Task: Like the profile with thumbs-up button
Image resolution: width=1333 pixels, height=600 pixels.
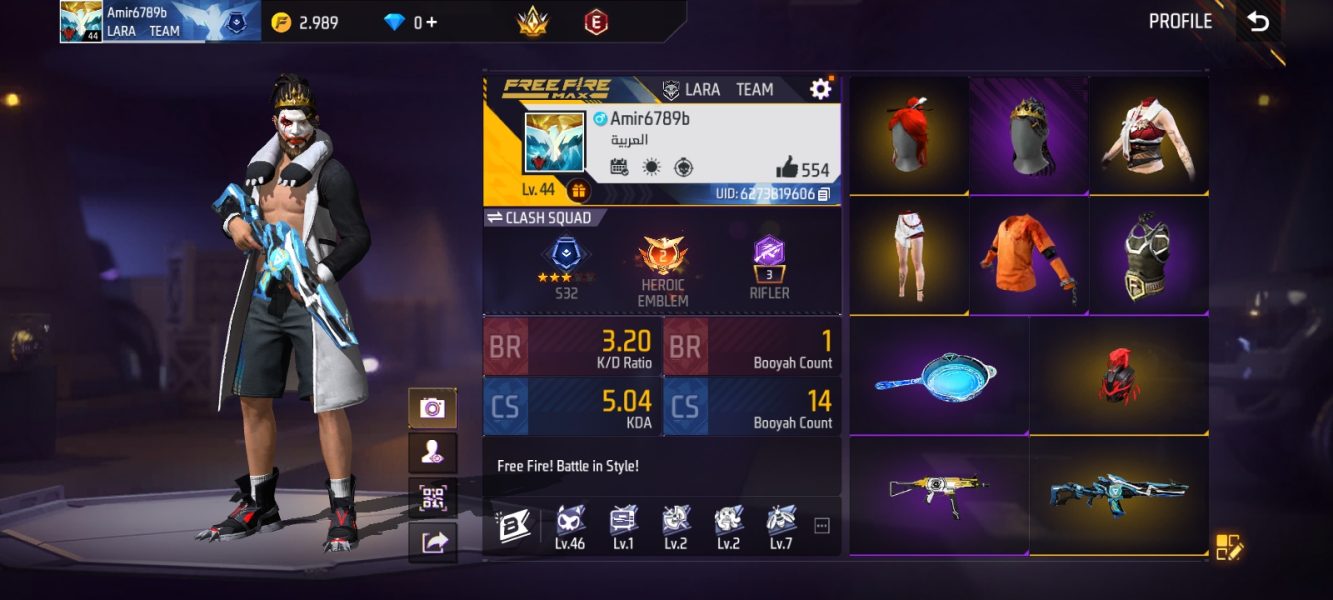Action: [786, 168]
